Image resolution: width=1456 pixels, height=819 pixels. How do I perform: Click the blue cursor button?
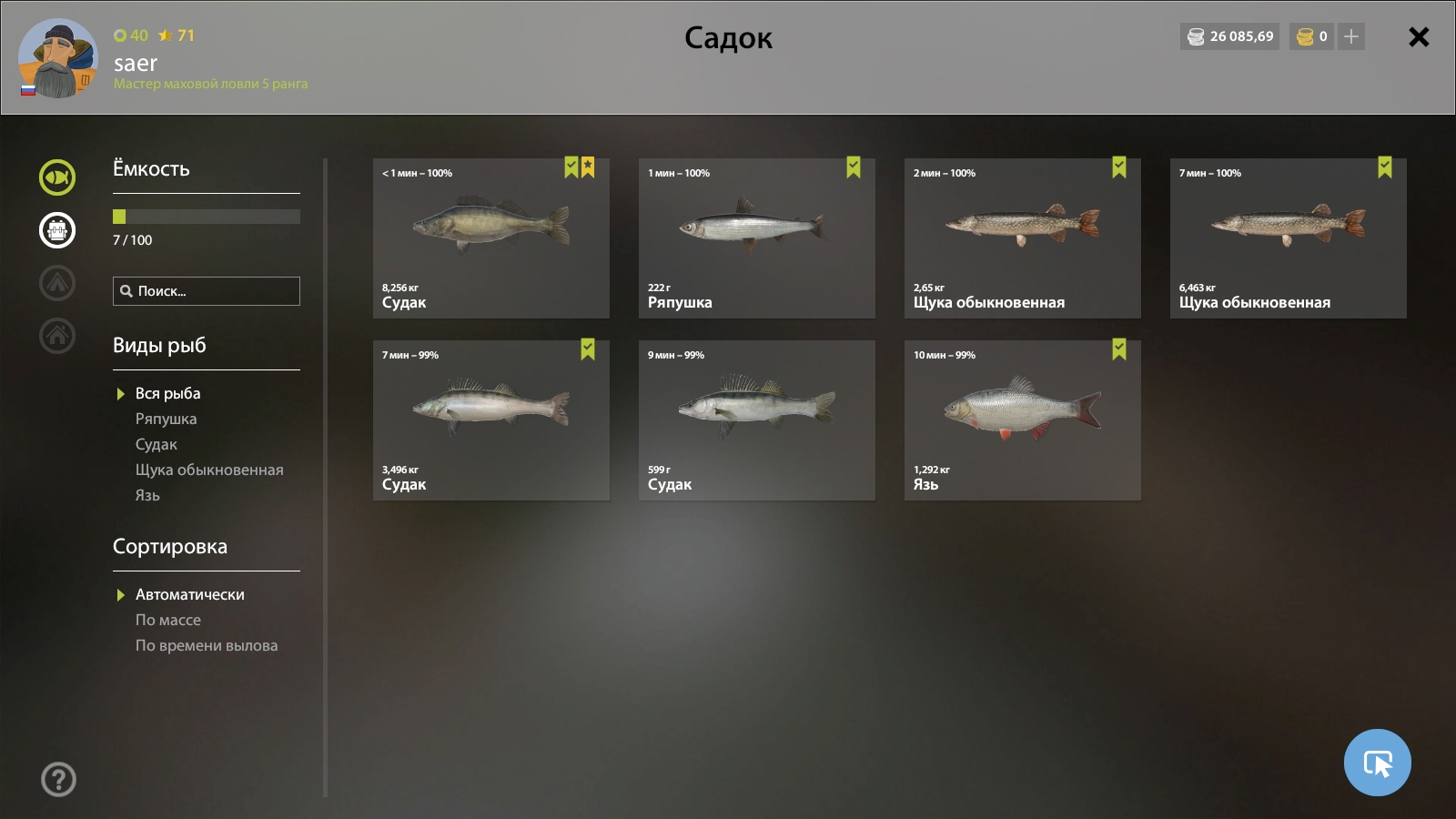[x=1377, y=763]
